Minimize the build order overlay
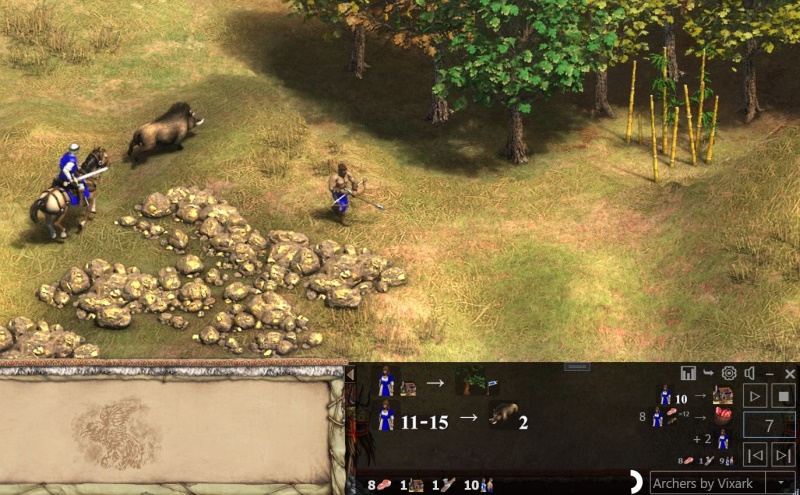Screen dimensions: 800x495 [770, 373]
